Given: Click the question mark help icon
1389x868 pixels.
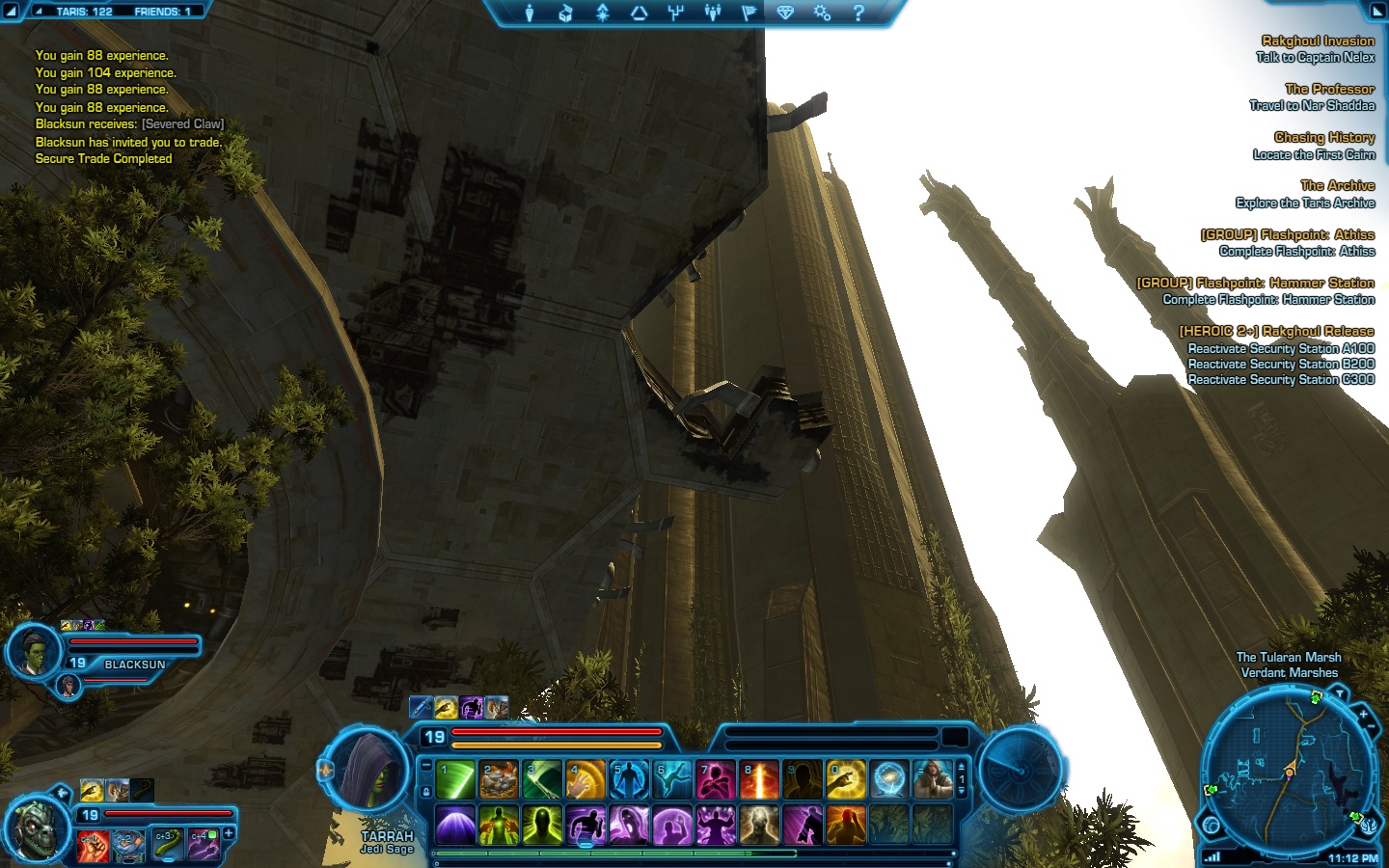Looking at the screenshot, I should [x=858, y=13].
